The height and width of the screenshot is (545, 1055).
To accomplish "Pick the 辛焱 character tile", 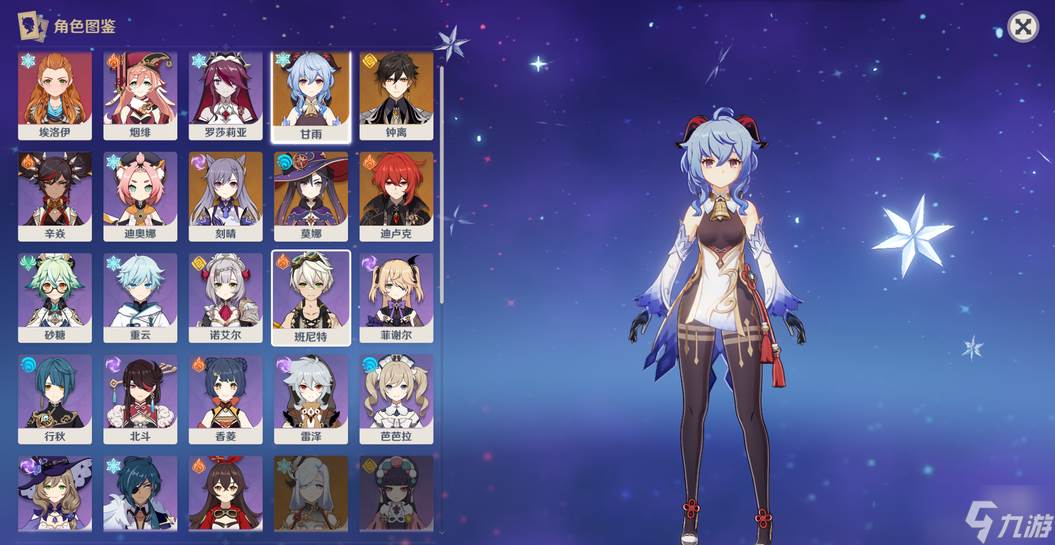I will (55, 194).
